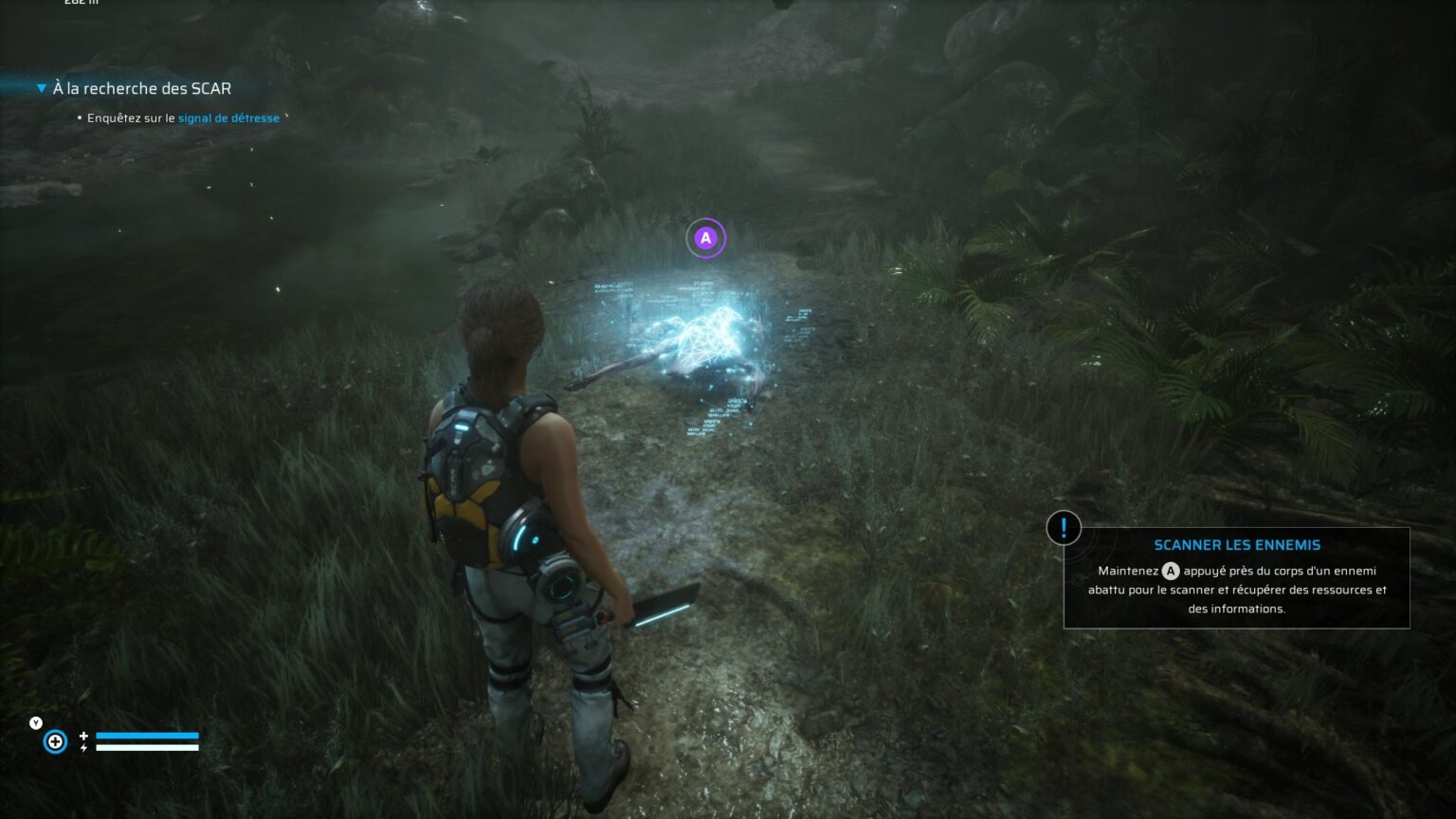Select the Y button icon in the lower-left HUD

35,721
